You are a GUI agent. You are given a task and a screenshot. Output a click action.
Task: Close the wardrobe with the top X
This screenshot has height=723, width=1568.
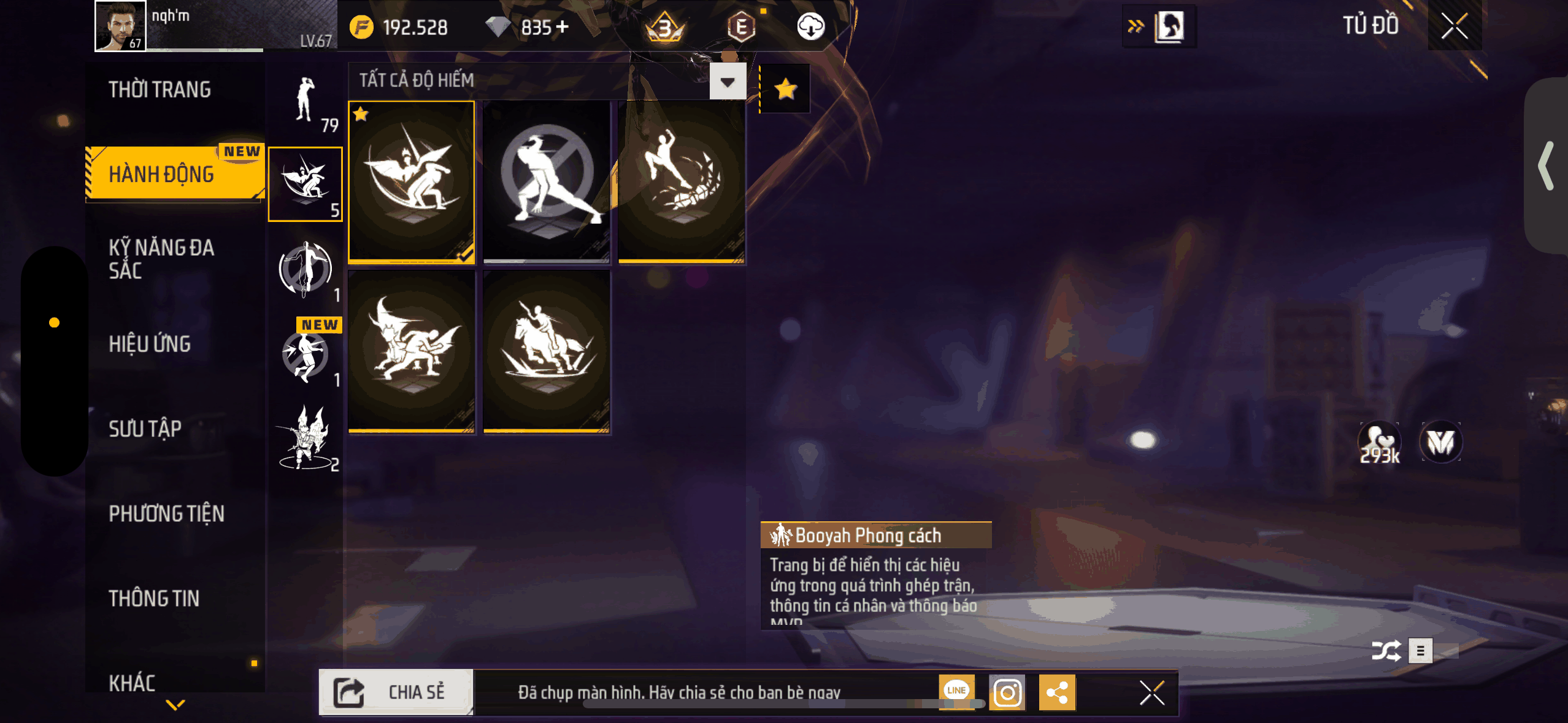tap(1454, 26)
